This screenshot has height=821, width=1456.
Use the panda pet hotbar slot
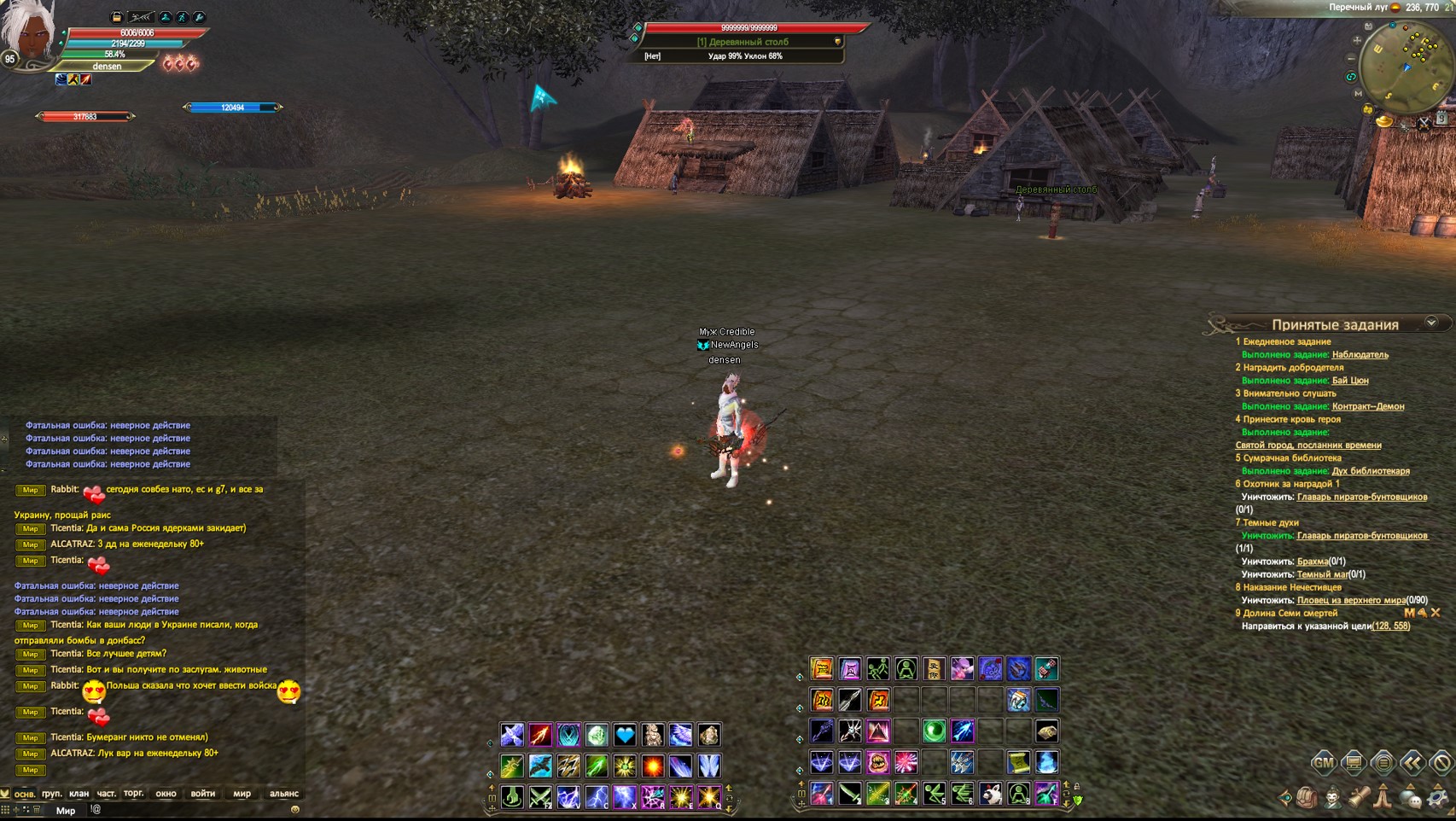(x=990, y=794)
